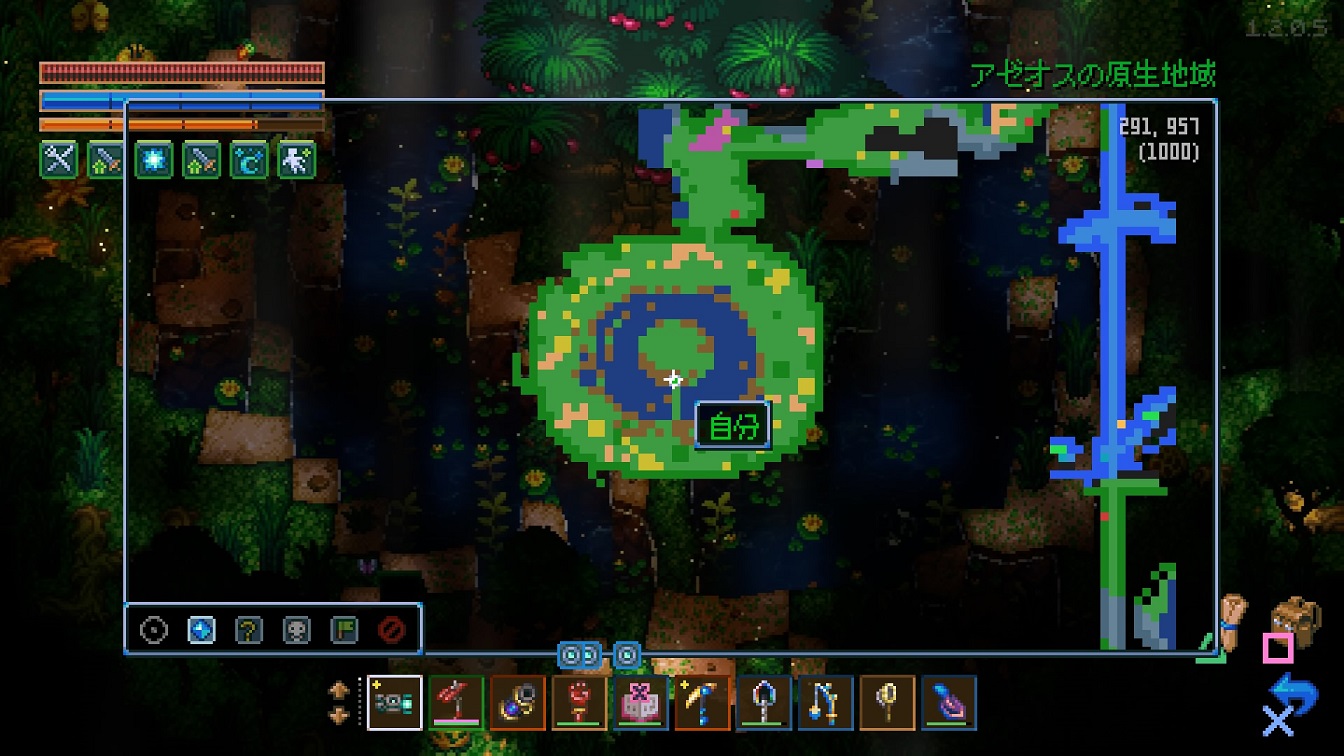Viewport: 1344px width, 756px height.
Task: Toggle the green flag marker filter
Action: pos(344,630)
